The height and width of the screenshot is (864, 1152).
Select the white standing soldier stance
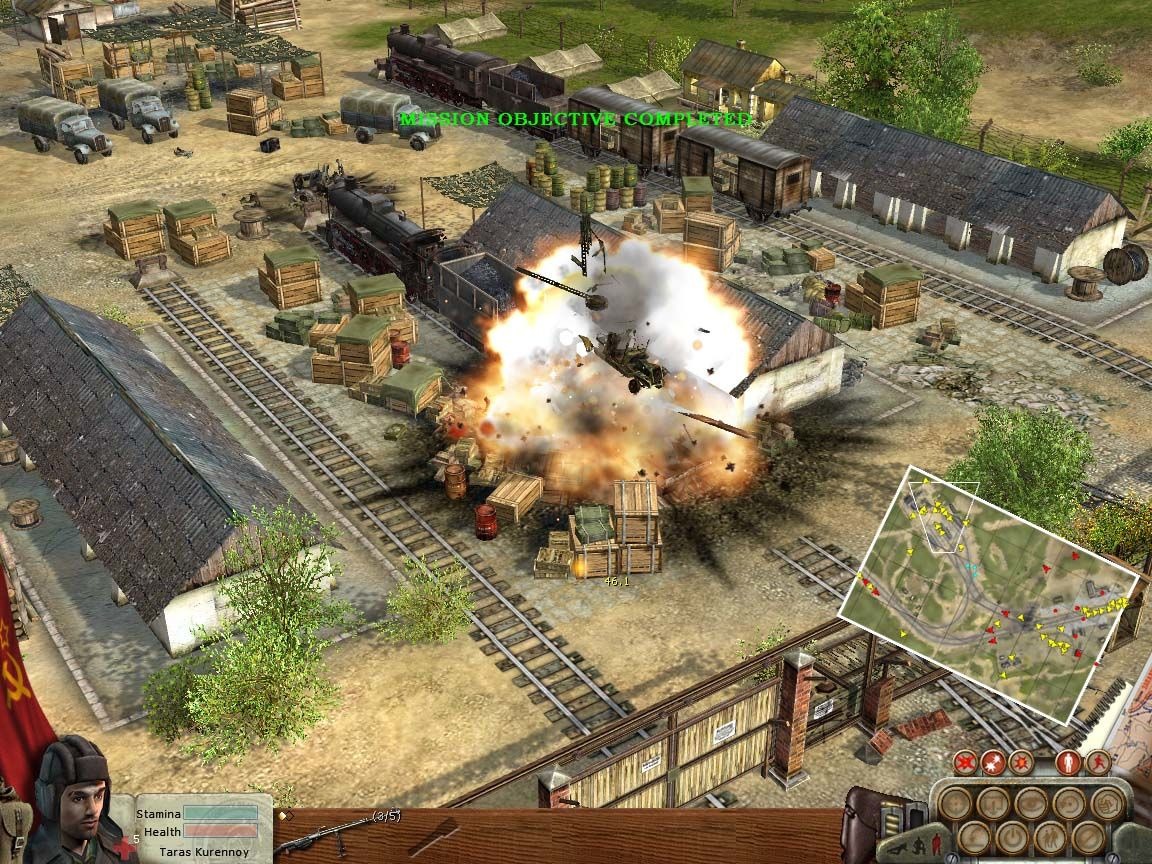(x=1069, y=762)
